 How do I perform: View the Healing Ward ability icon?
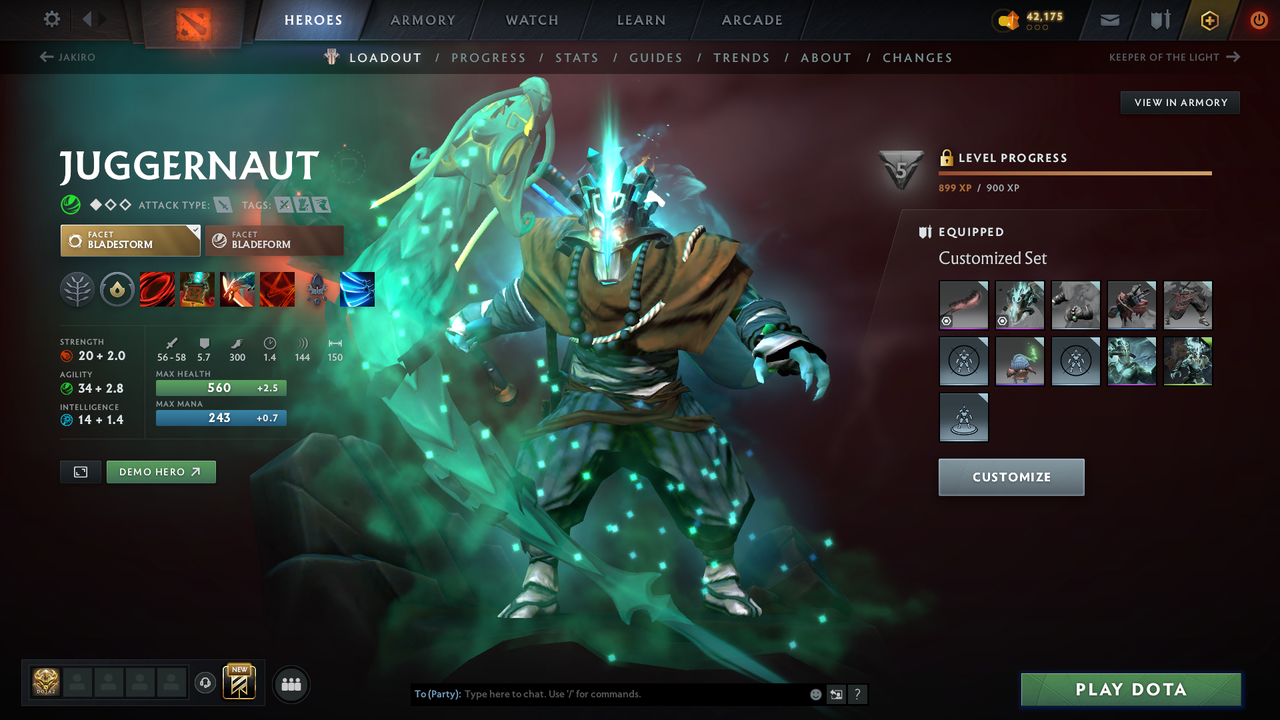coord(197,289)
